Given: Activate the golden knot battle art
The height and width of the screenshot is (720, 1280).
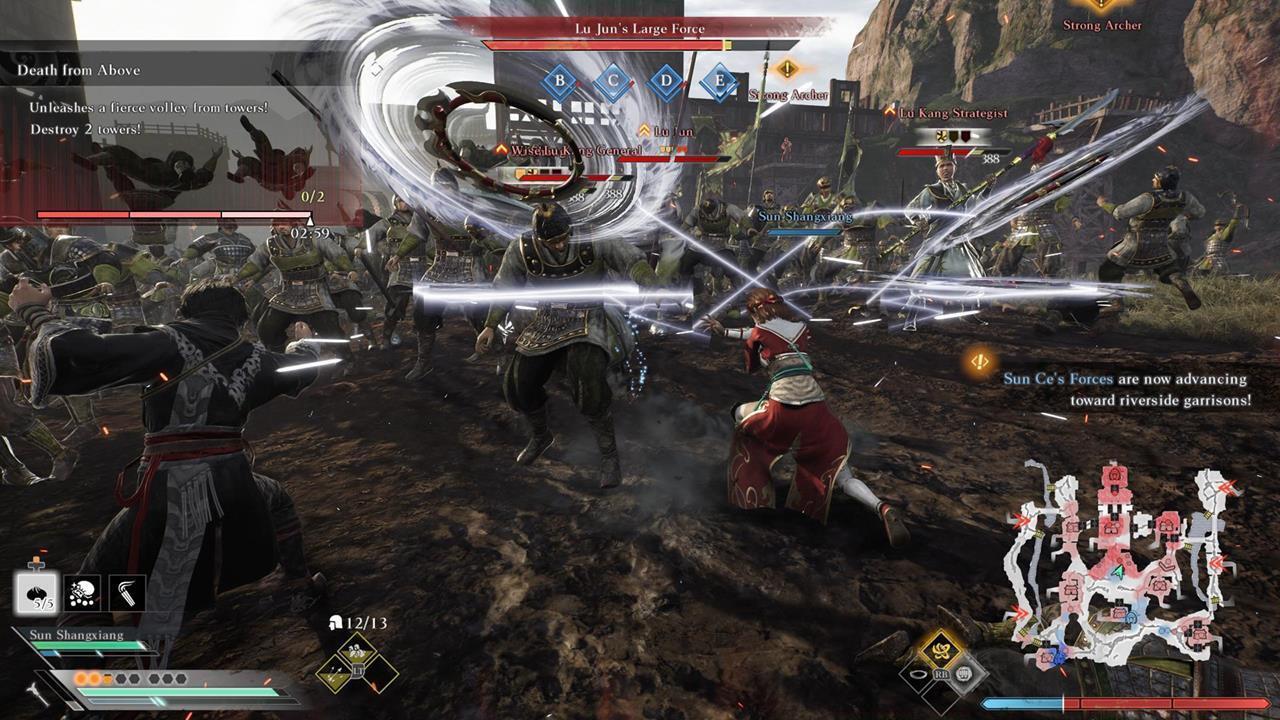Looking at the screenshot, I should point(939,650).
